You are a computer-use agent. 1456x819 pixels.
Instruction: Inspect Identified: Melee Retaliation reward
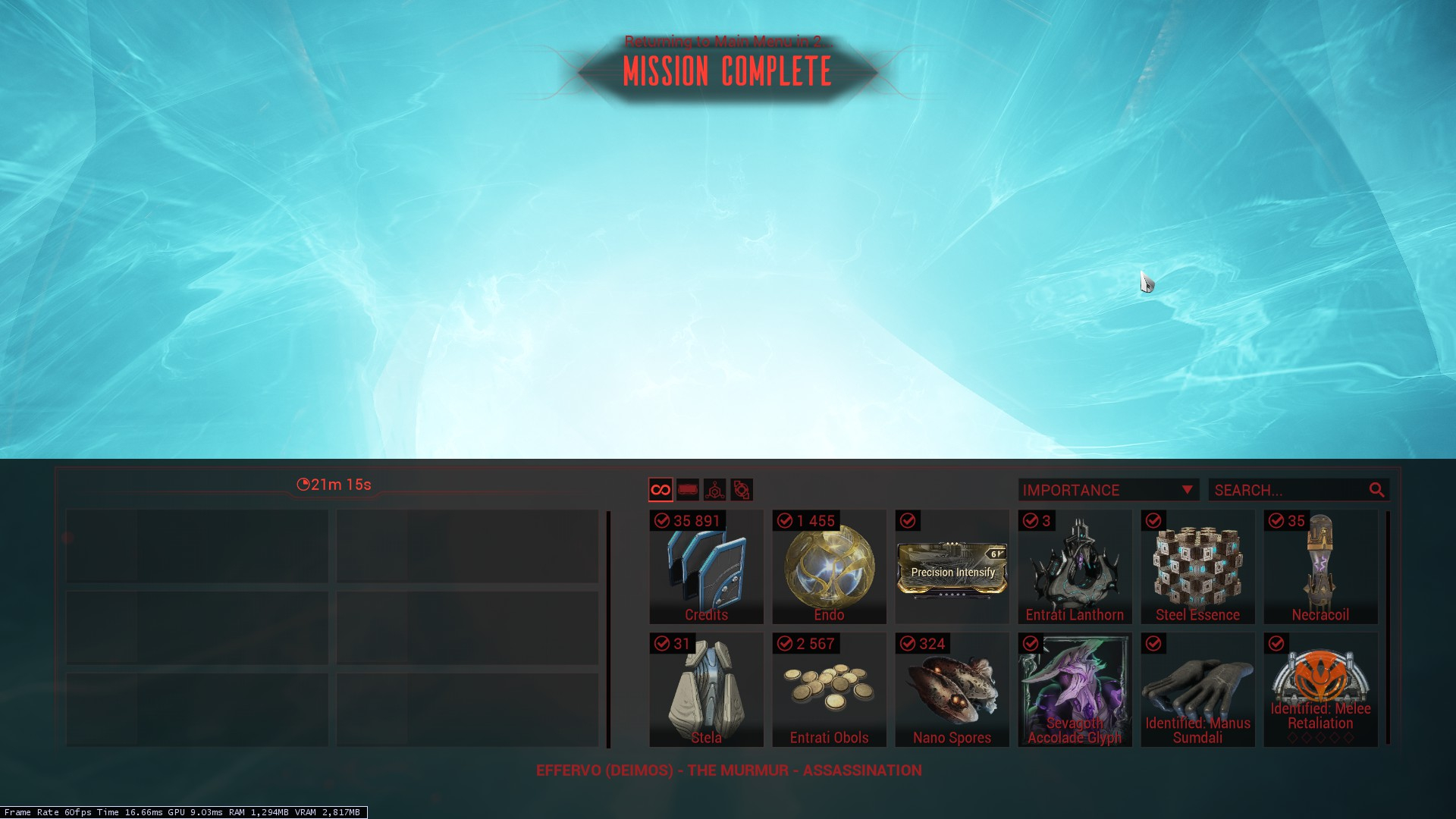(x=1320, y=690)
